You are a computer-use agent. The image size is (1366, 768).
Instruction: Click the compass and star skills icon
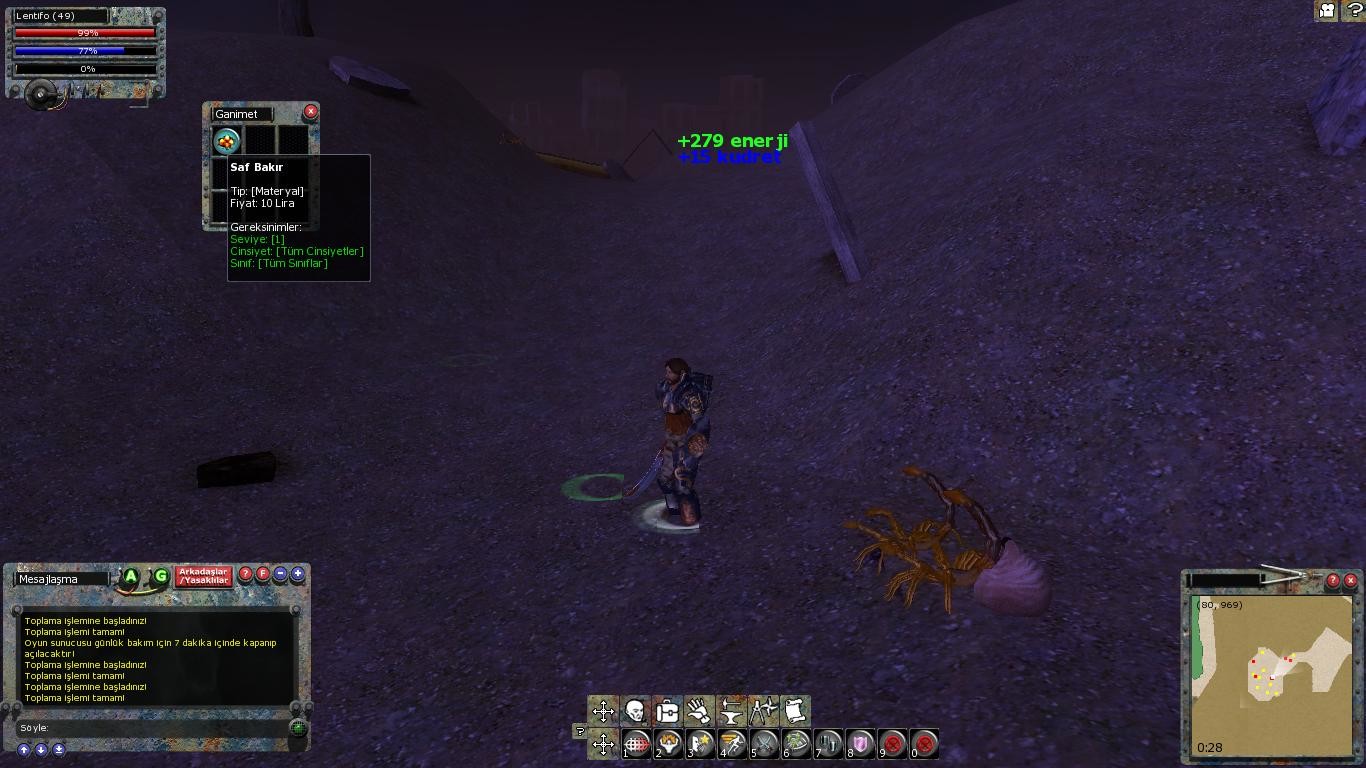pos(763,711)
